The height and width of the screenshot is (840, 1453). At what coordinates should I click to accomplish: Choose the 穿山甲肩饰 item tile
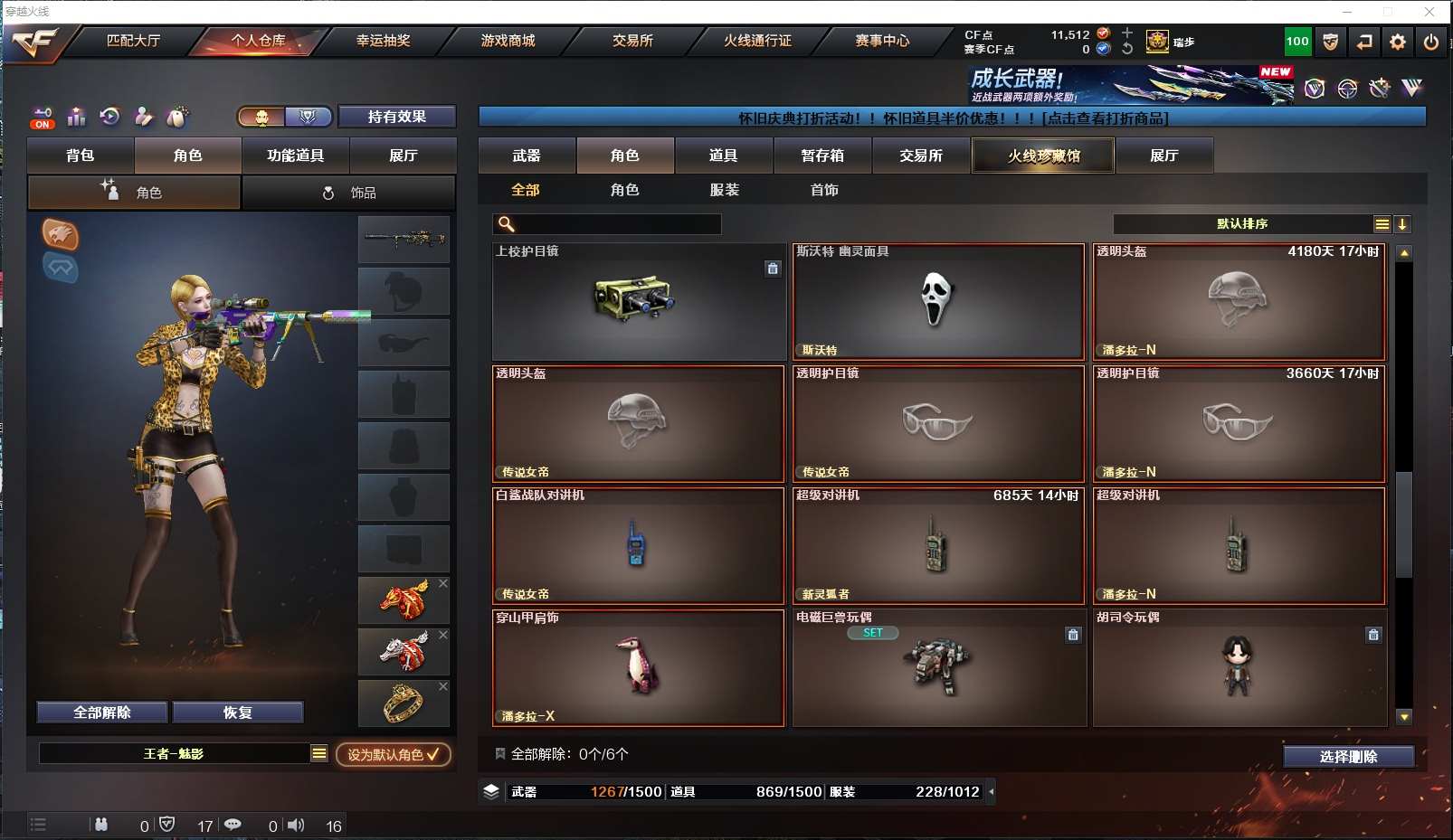tap(638, 668)
